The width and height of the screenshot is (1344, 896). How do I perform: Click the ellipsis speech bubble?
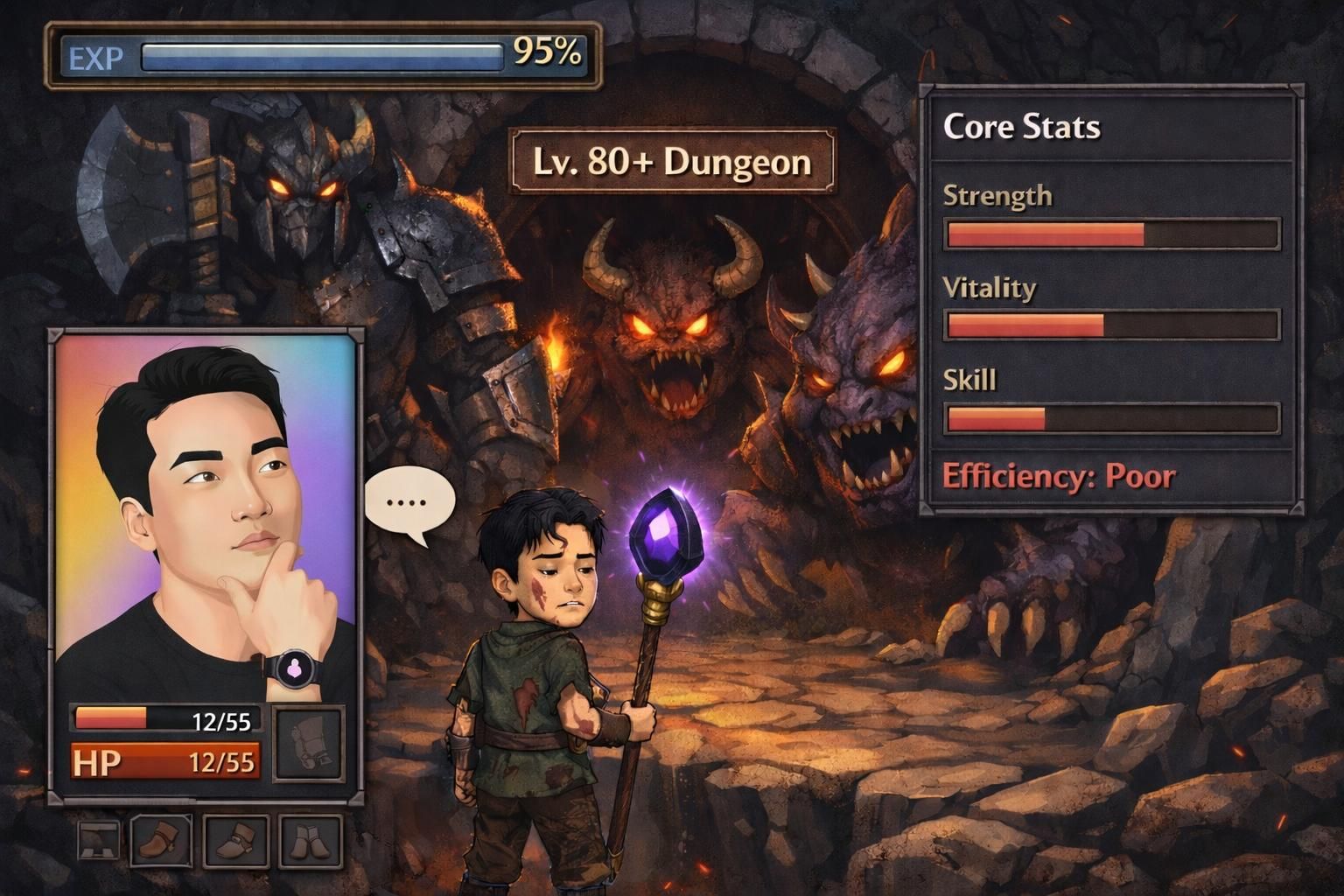409,503
